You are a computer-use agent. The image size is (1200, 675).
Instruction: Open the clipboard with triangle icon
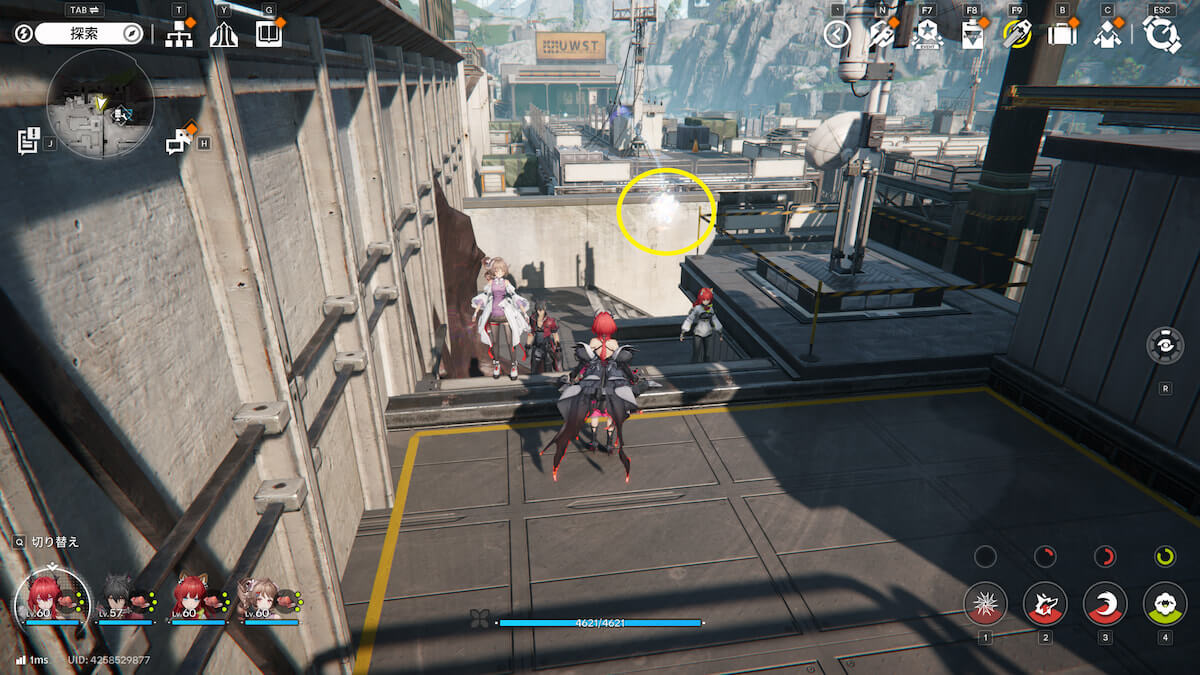pos(972,34)
